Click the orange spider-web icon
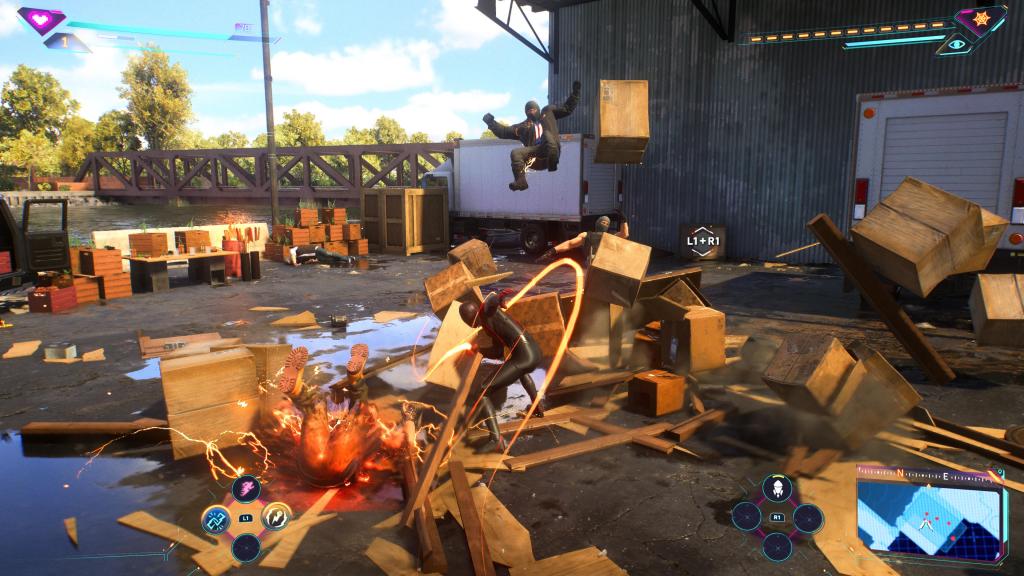 [980, 19]
